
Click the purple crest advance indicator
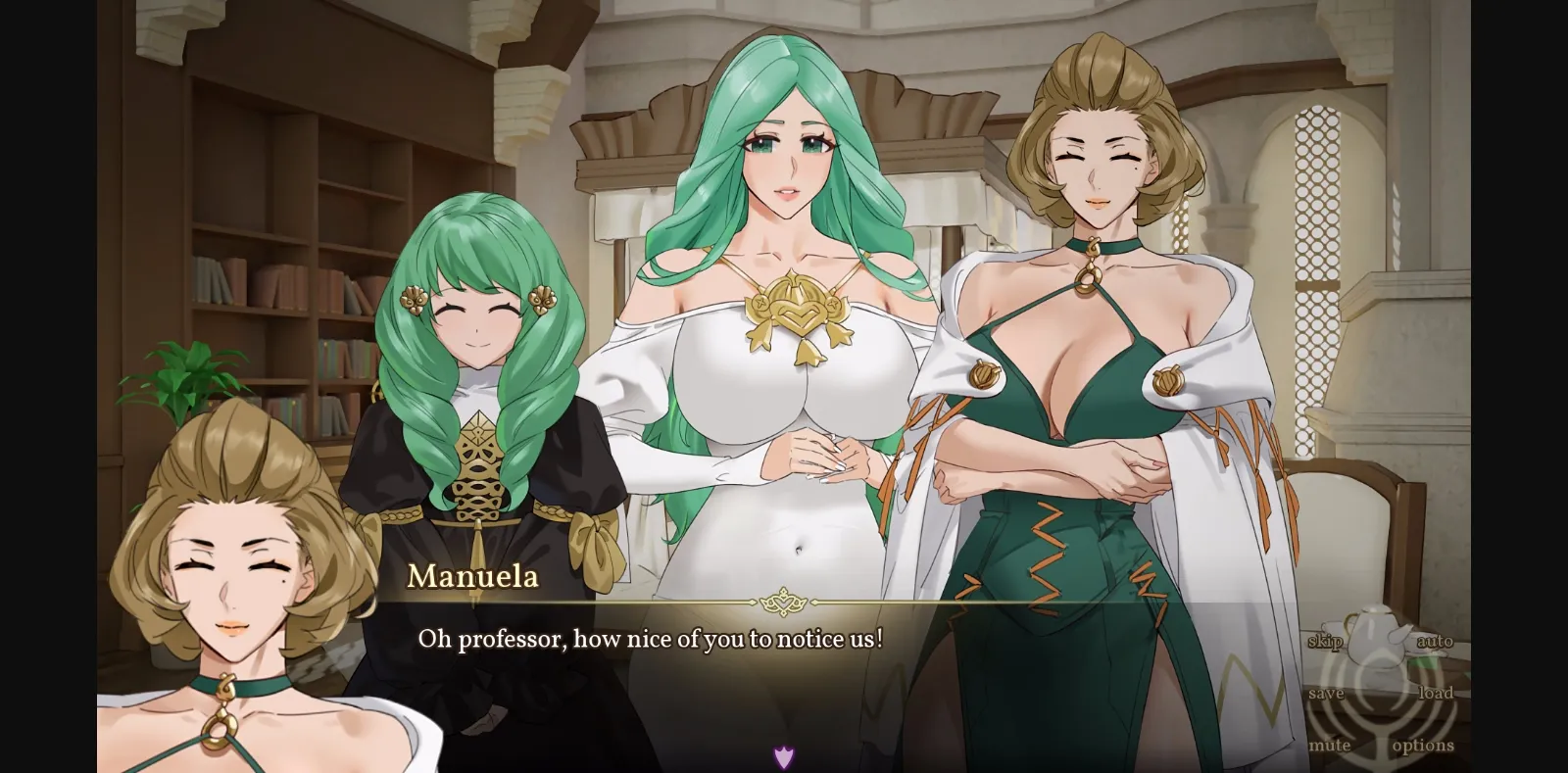(783, 755)
